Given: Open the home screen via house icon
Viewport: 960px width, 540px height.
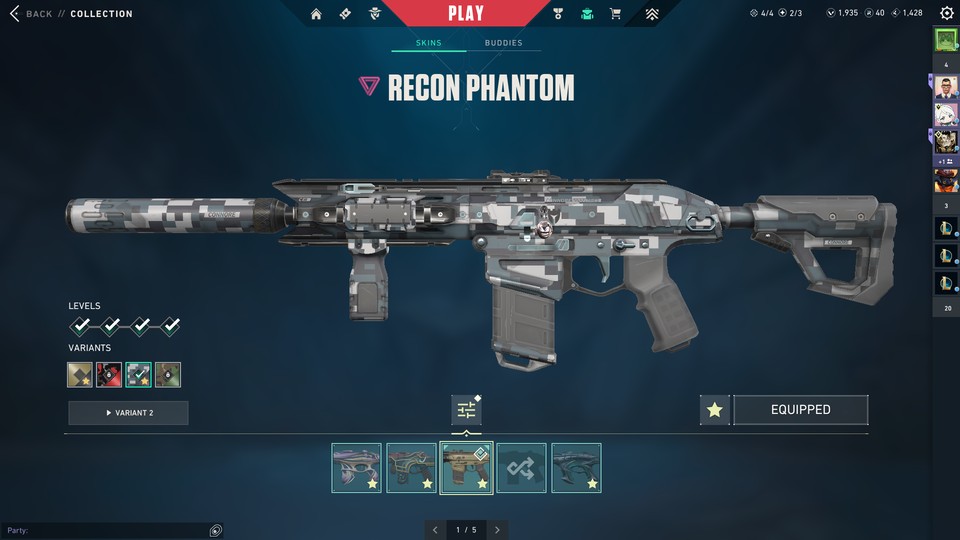Looking at the screenshot, I should coord(317,14).
